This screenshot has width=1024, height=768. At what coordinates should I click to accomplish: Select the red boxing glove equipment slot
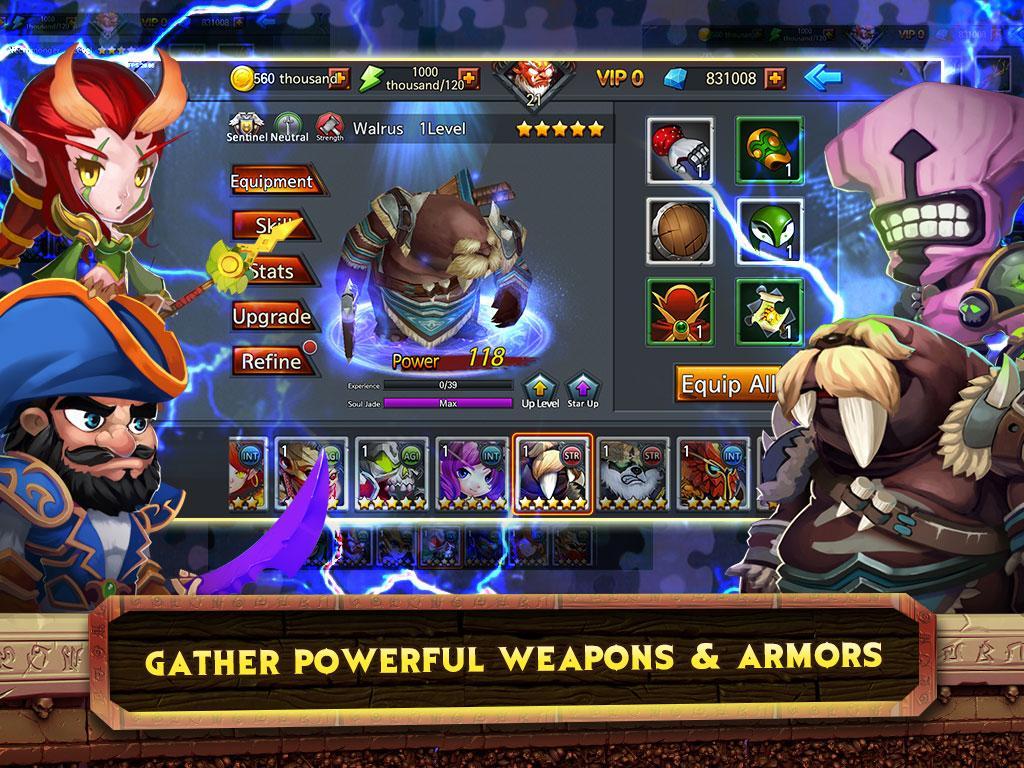[680, 150]
